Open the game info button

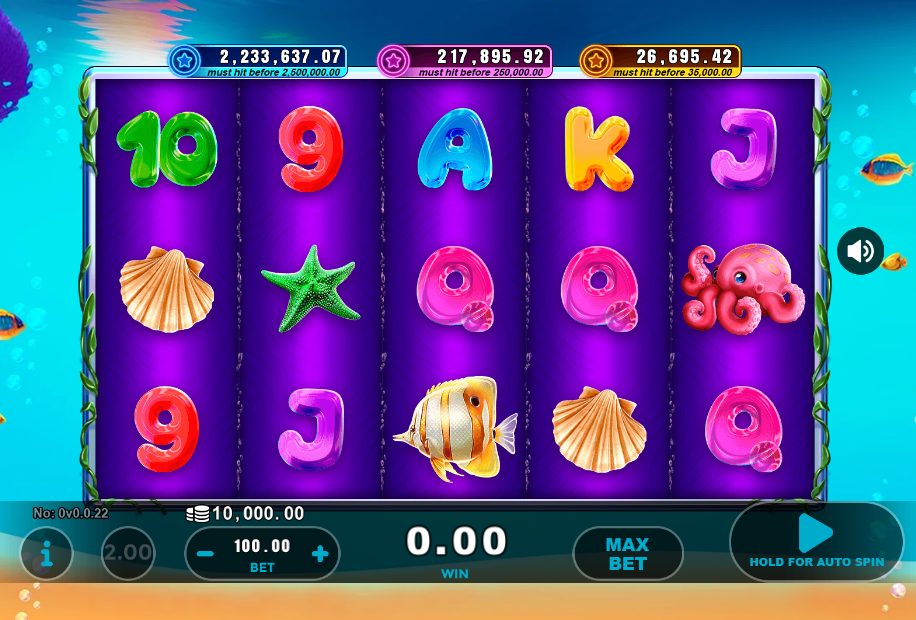pyautogui.click(x=46, y=553)
